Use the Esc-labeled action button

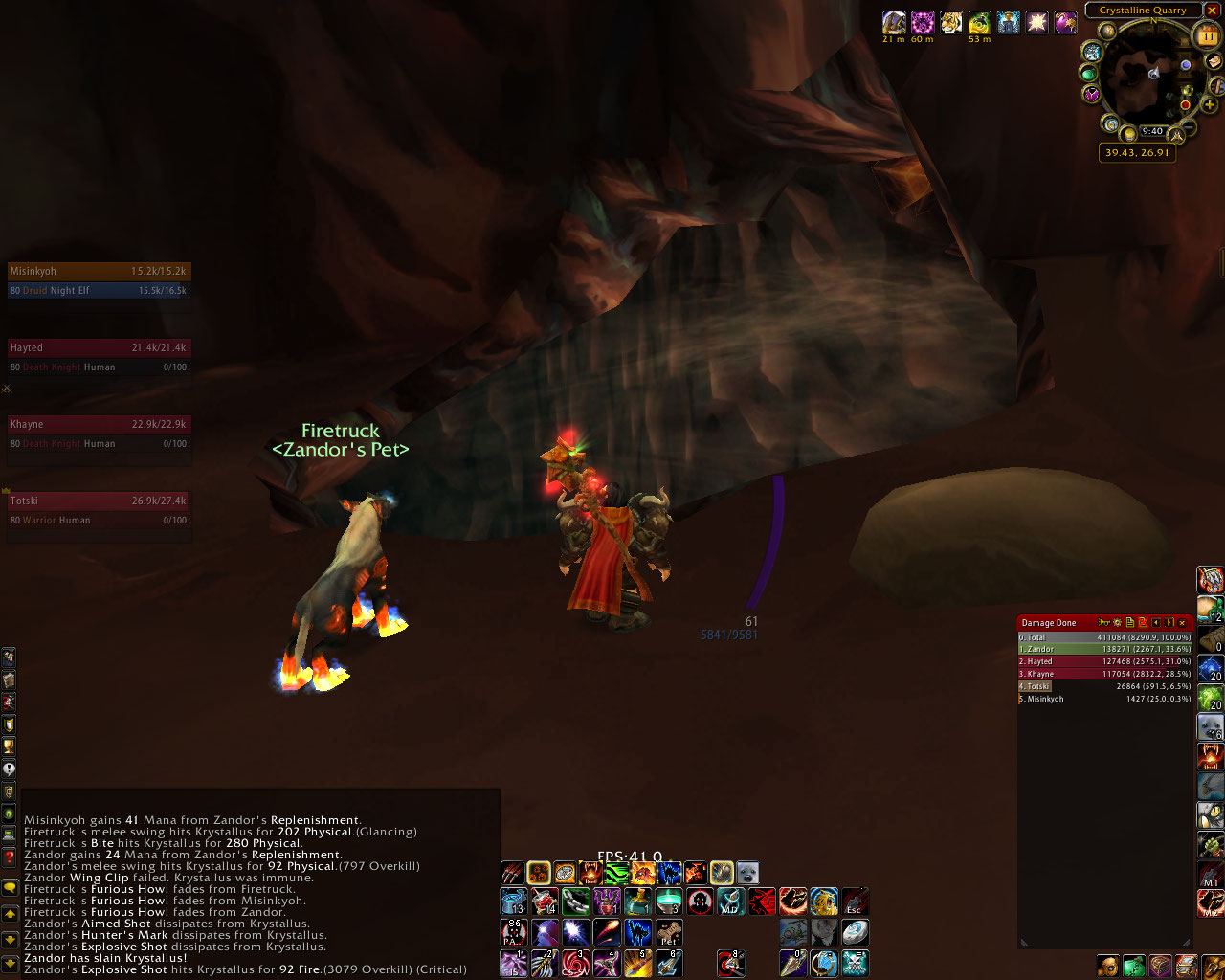click(855, 902)
